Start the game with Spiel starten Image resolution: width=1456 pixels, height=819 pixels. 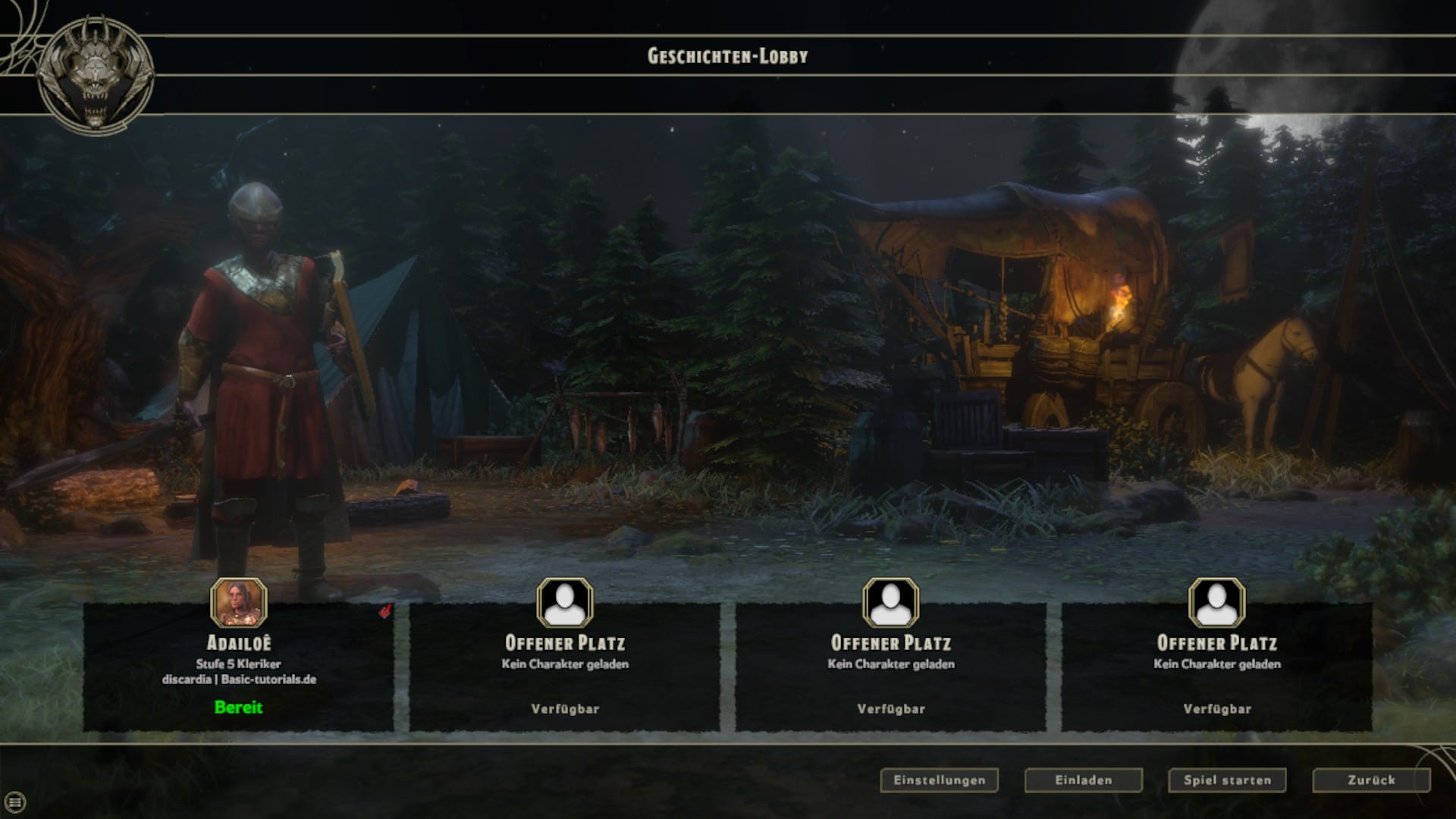click(1227, 780)
